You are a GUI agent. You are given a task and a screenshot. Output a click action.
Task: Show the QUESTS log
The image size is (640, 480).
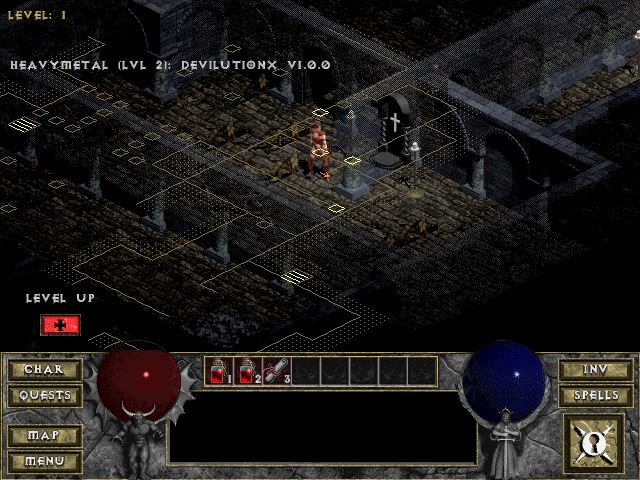(x=44, y=396)
